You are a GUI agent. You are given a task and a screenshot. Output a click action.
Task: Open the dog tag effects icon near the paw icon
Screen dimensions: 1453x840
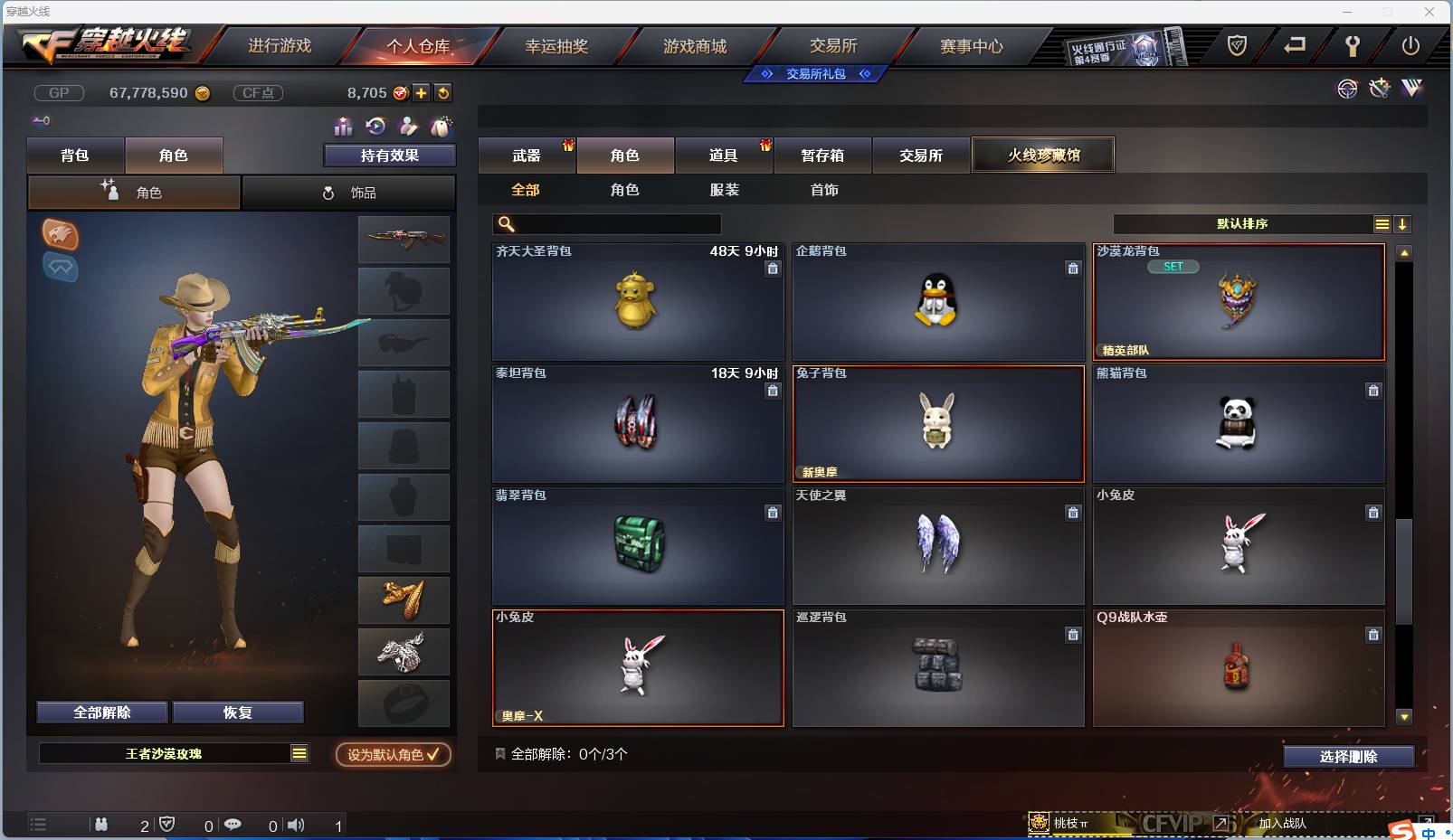click(x=442, y=127)
